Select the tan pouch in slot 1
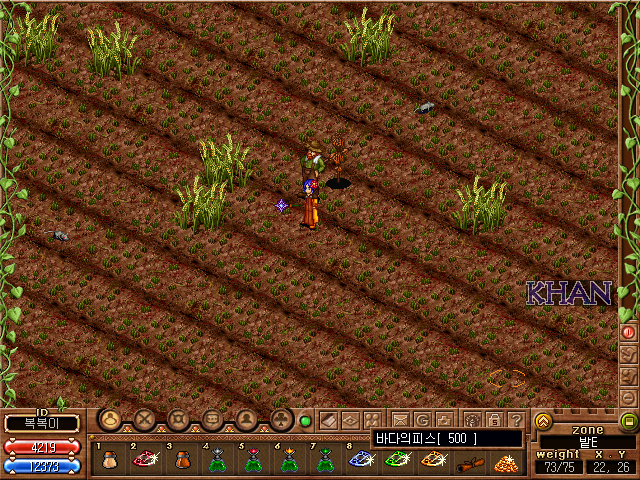The height and width of the screenshot is (480, 640). click(x=109, y=461)
